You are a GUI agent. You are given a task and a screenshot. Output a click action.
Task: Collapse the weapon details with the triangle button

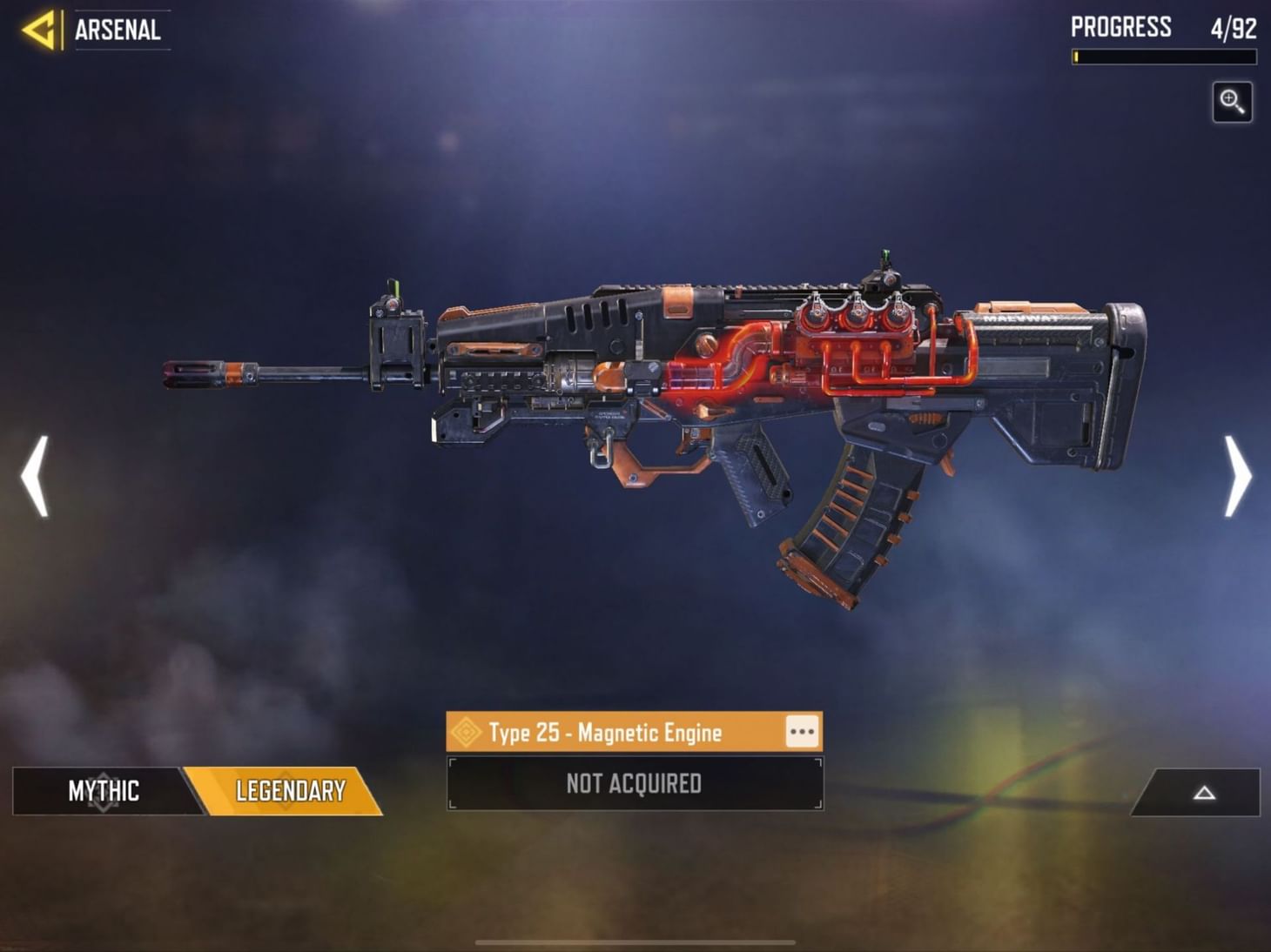tap(1205, 794)
